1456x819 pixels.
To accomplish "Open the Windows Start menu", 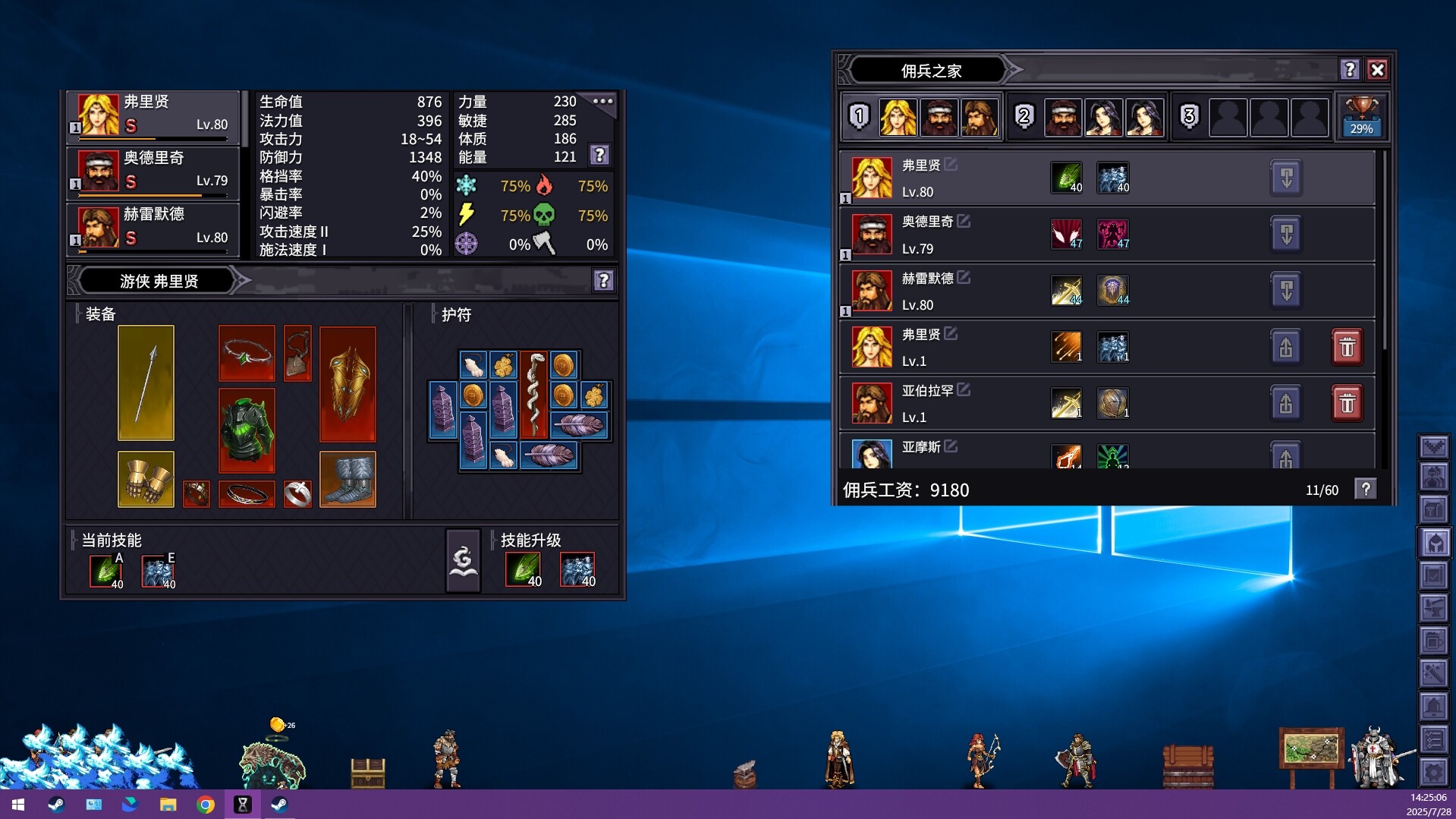I will point(17,805).
